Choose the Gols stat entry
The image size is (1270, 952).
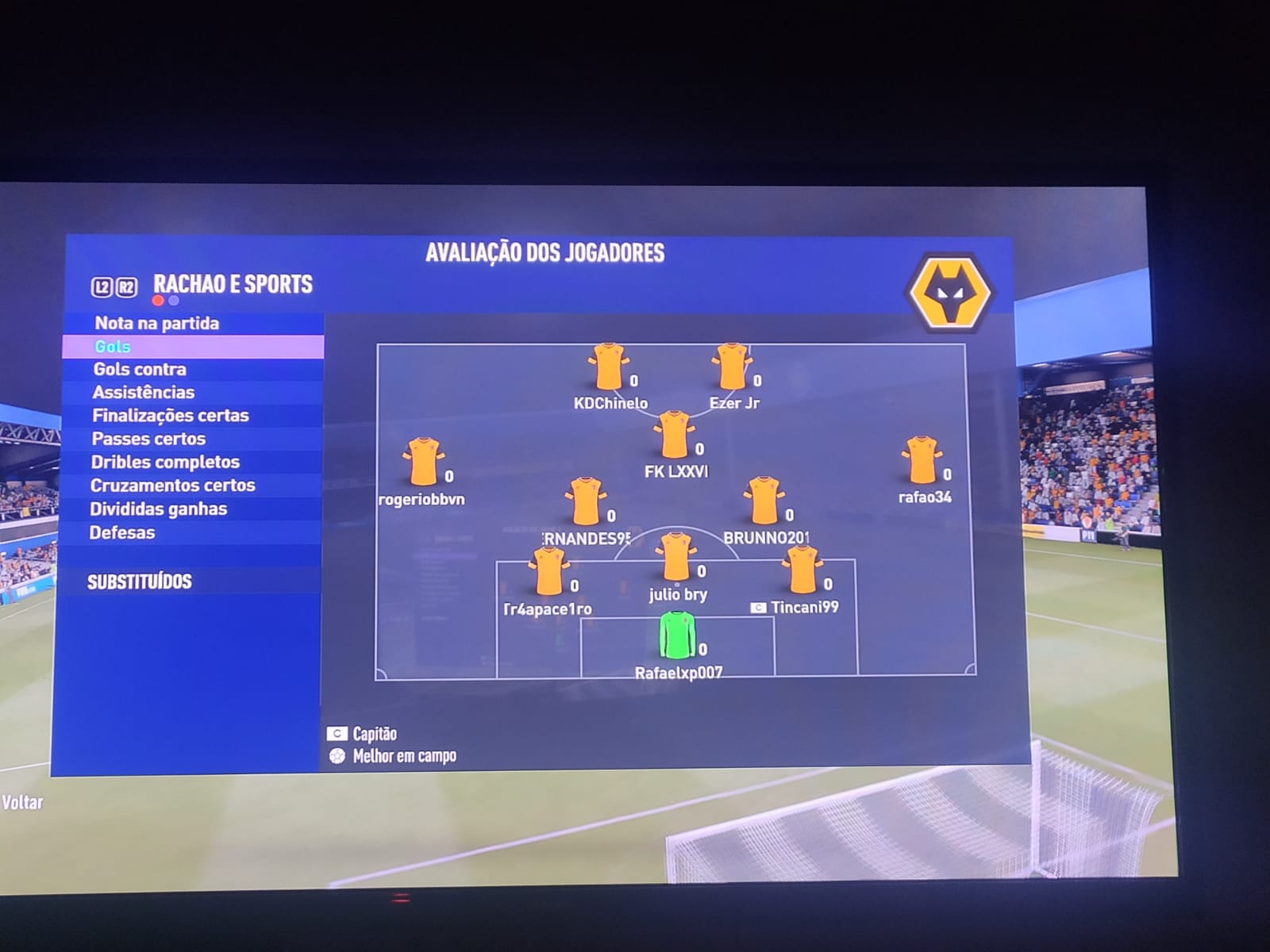pyautogui.click(x=113, y=347)
